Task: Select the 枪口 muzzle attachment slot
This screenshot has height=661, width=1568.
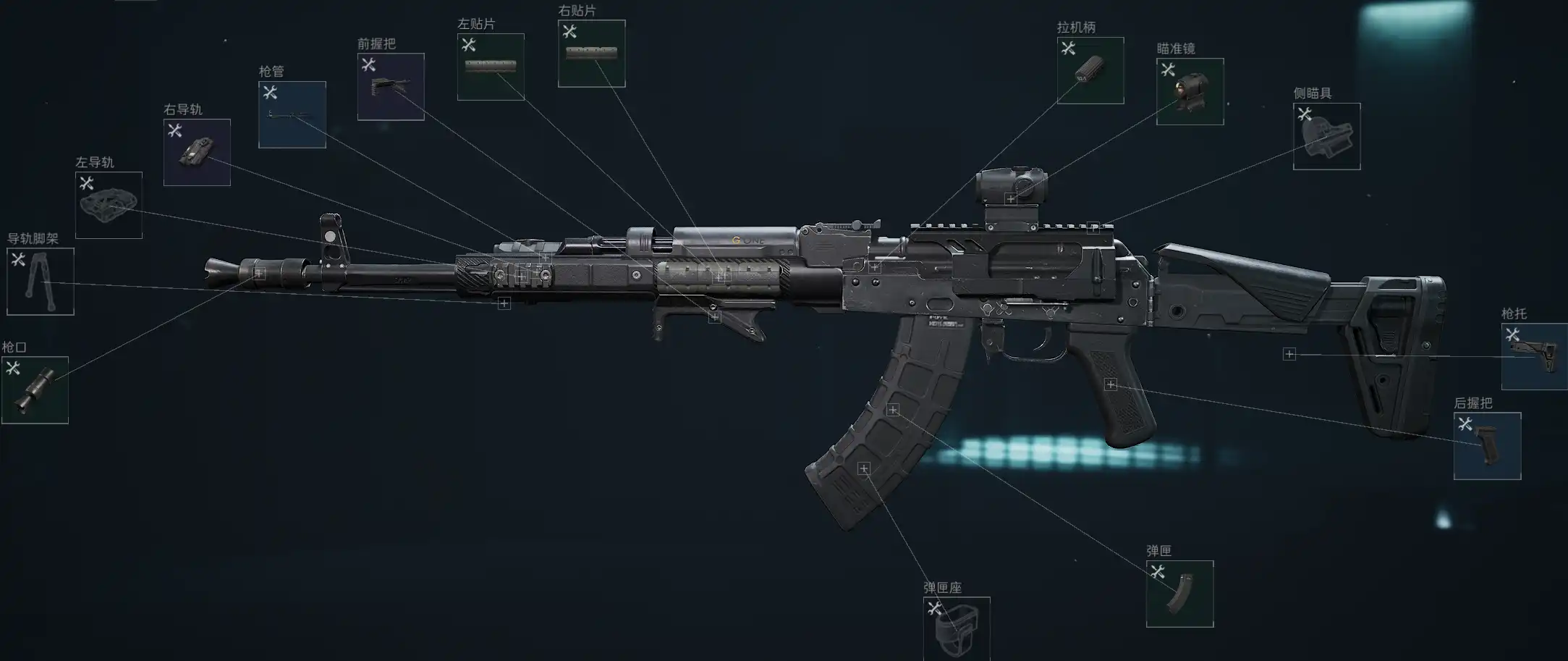Action: (35, 390)
